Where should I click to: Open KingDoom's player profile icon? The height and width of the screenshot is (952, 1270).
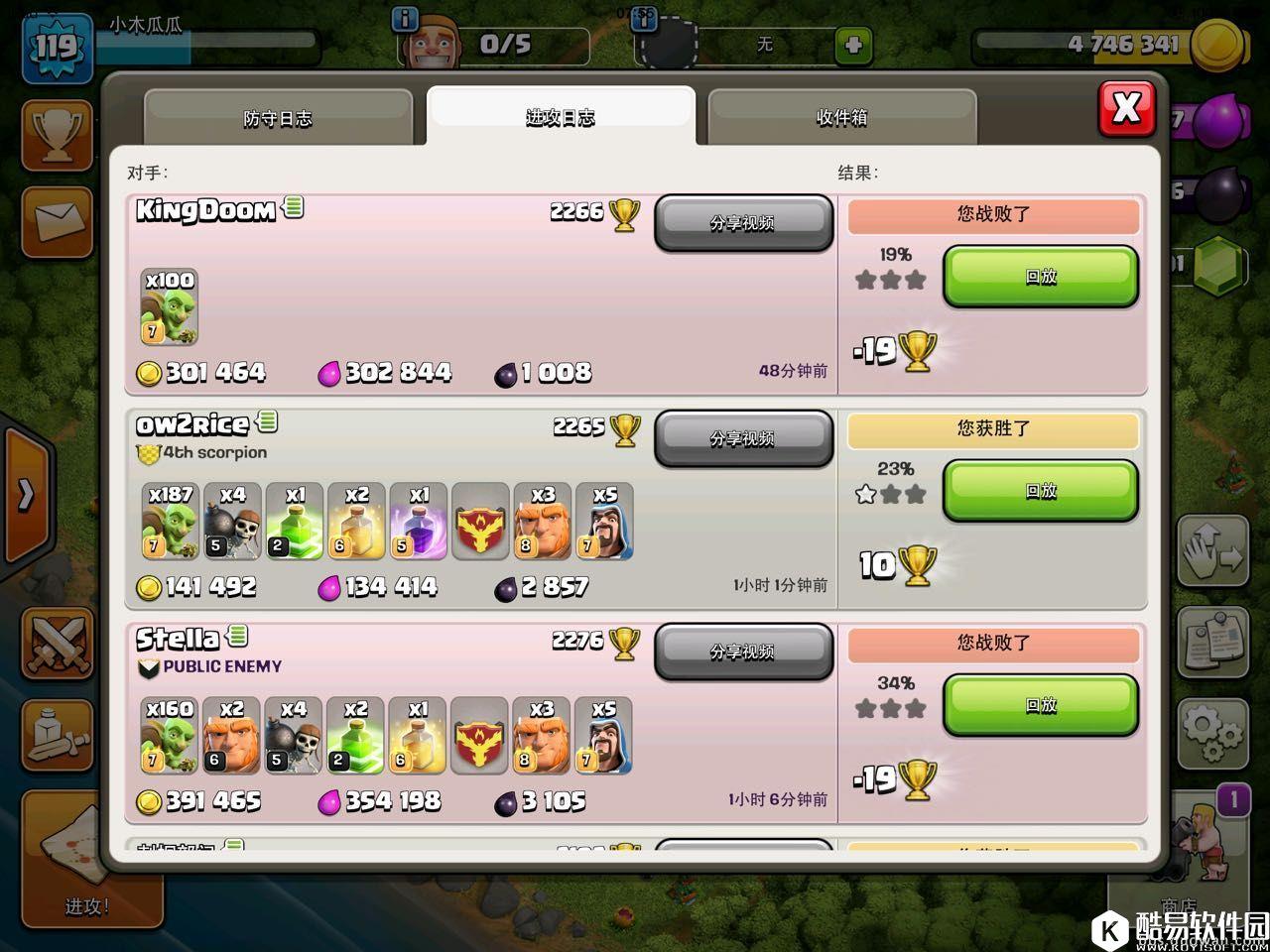coord(294,207)
